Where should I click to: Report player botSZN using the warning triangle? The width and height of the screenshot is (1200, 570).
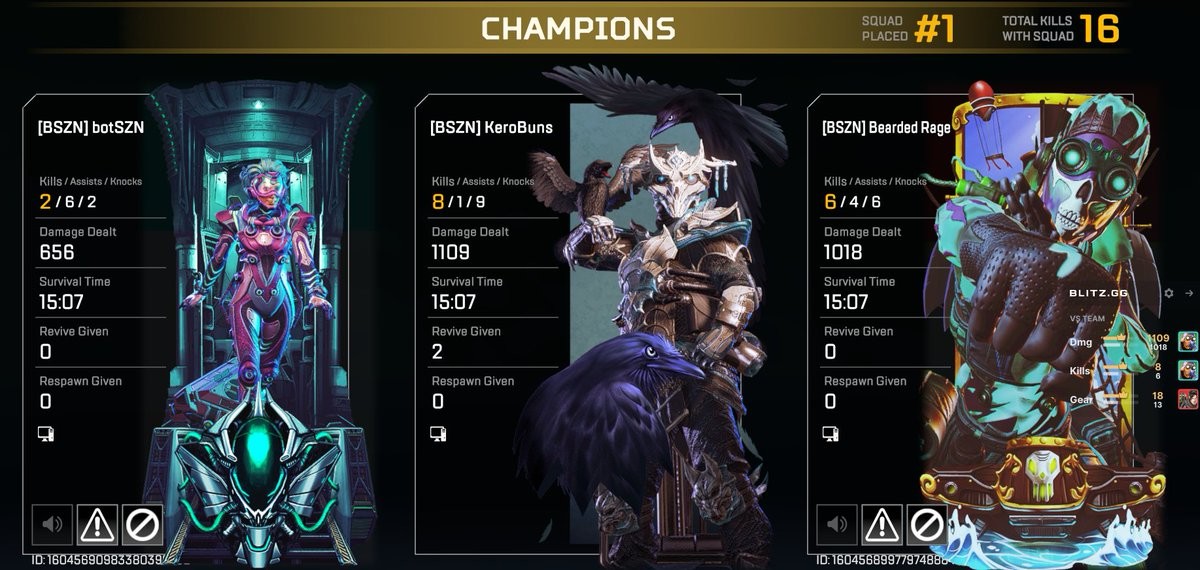click(97, 524)
